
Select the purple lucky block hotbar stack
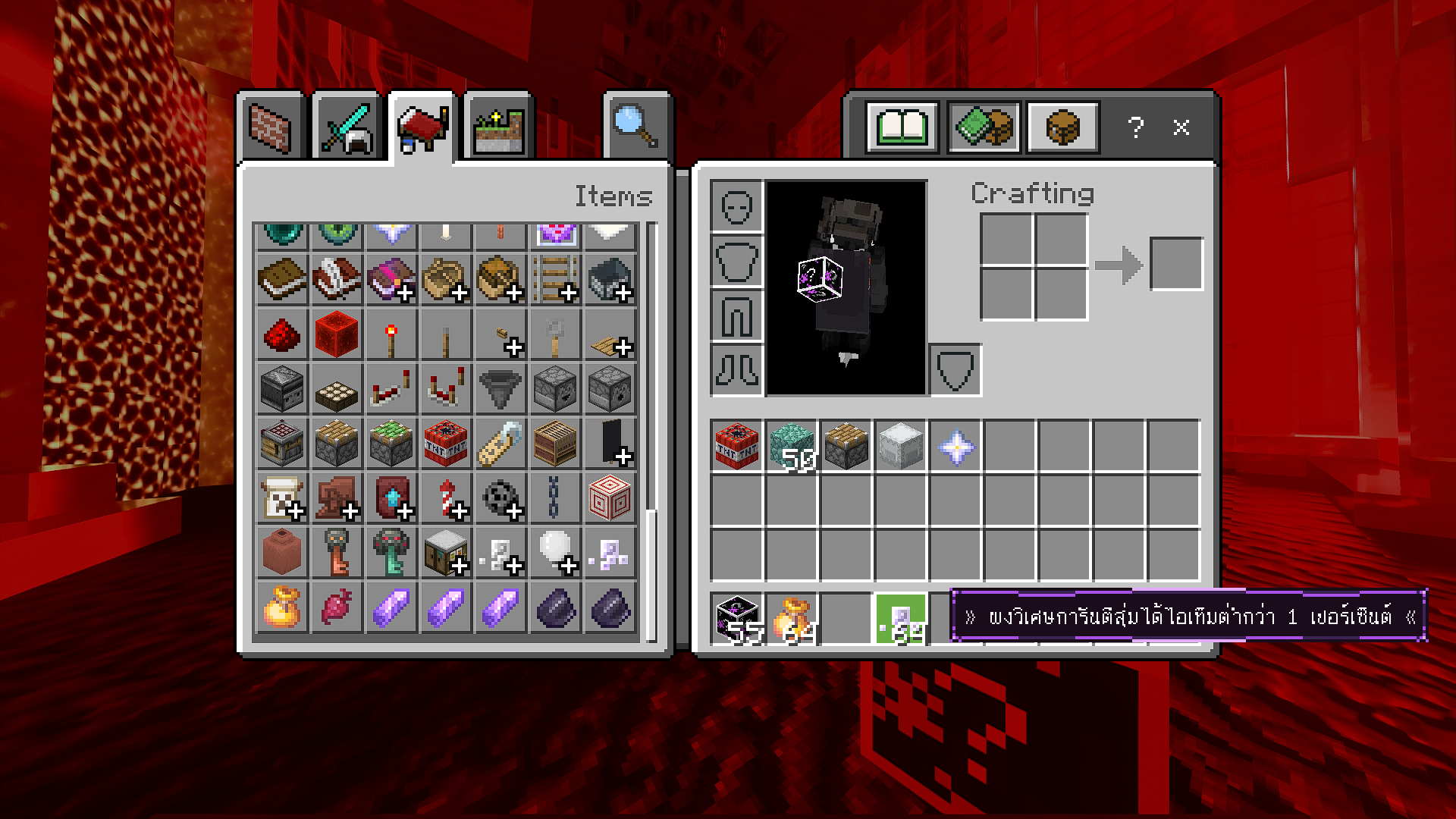coord(737,619)
